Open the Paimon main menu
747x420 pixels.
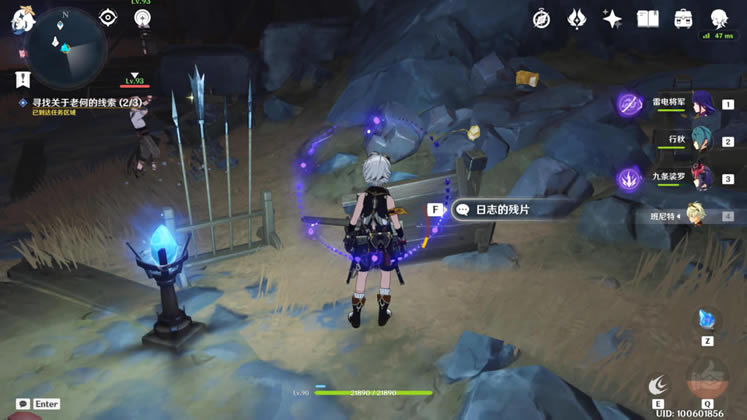tap(22, 20)
